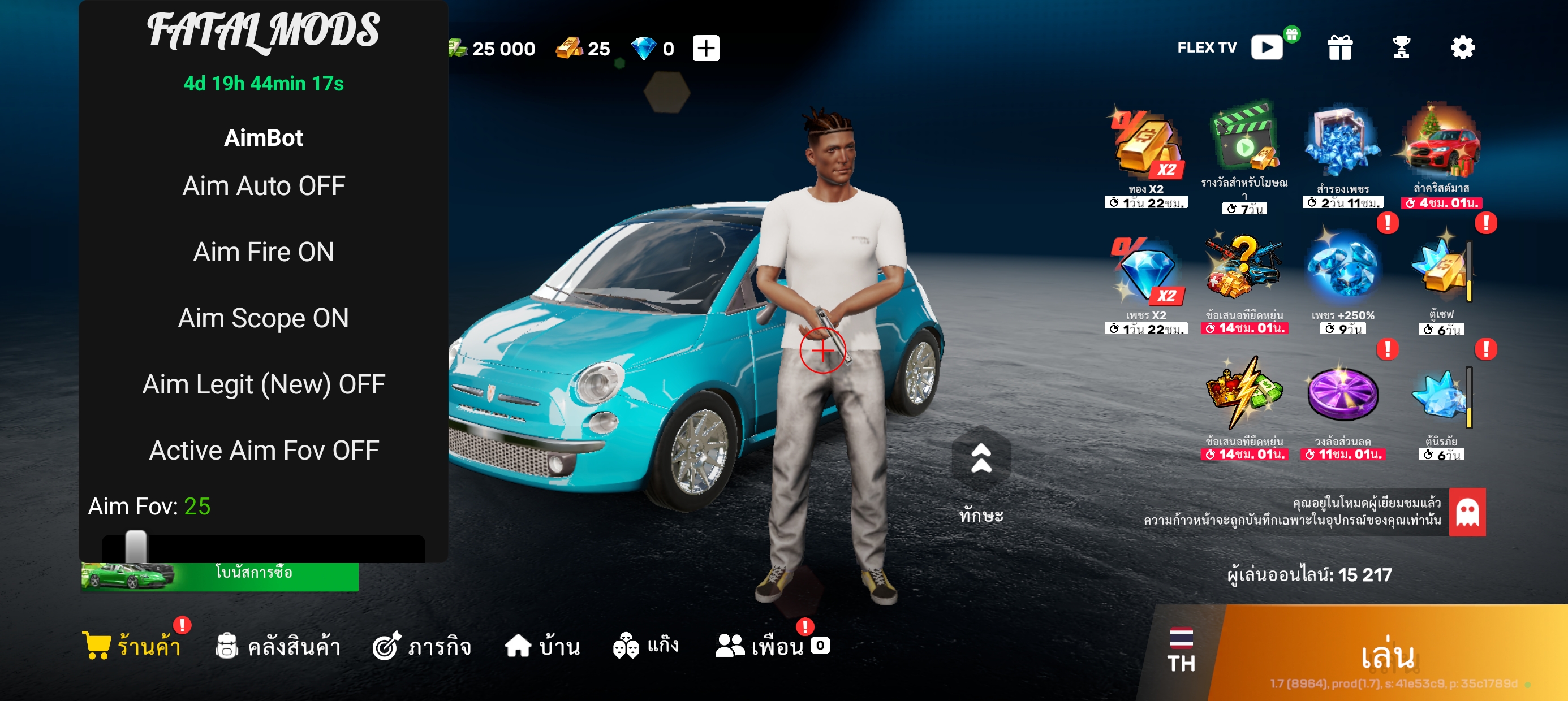Open the settings gear icon
The height and width of the screenshot is (701, 1568).
click(x=1462, y=47)
